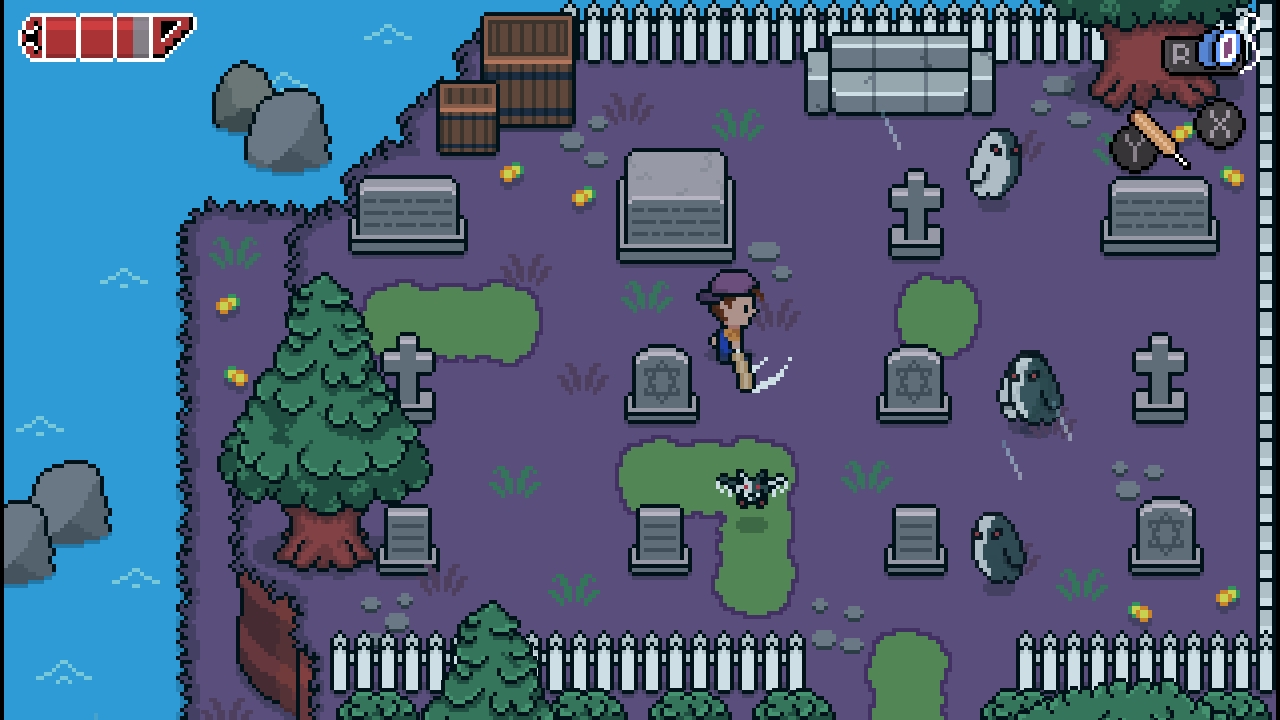This screenshot has width=1280, height=720.
Task: Click the spider enemy on the grass path
Action: tap(752, 487)
